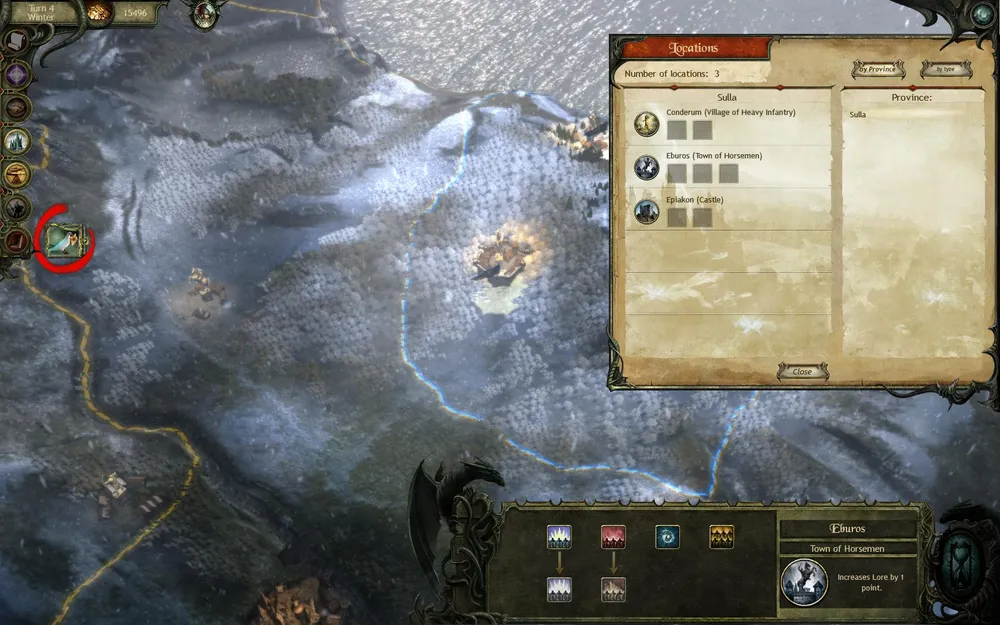This screenshot has width=1000, height=625.
Task: Open the dark warrior sidebar icon
Action: click(17, 207)
